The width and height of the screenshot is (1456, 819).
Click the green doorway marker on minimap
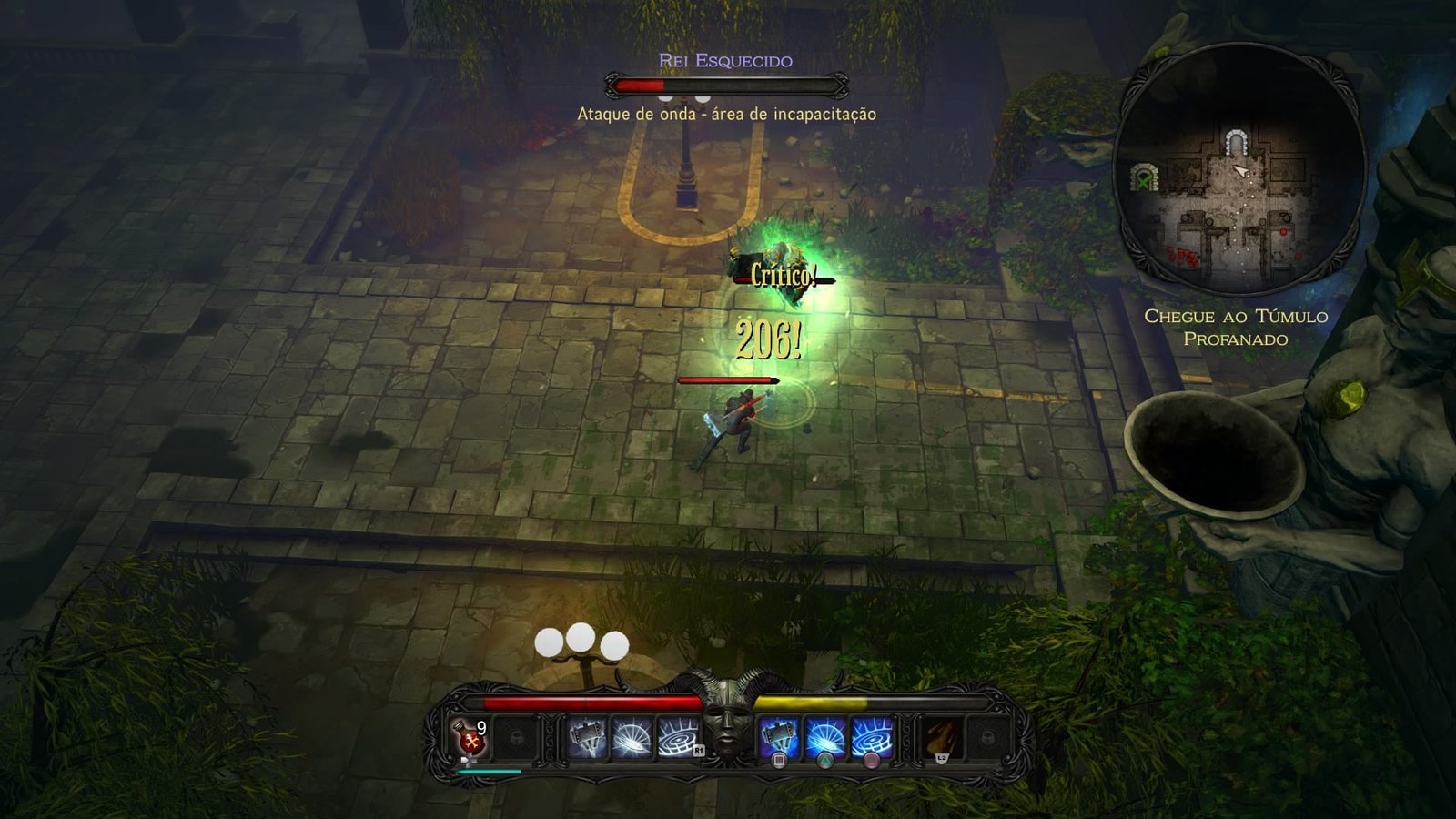pos(1143,177)
